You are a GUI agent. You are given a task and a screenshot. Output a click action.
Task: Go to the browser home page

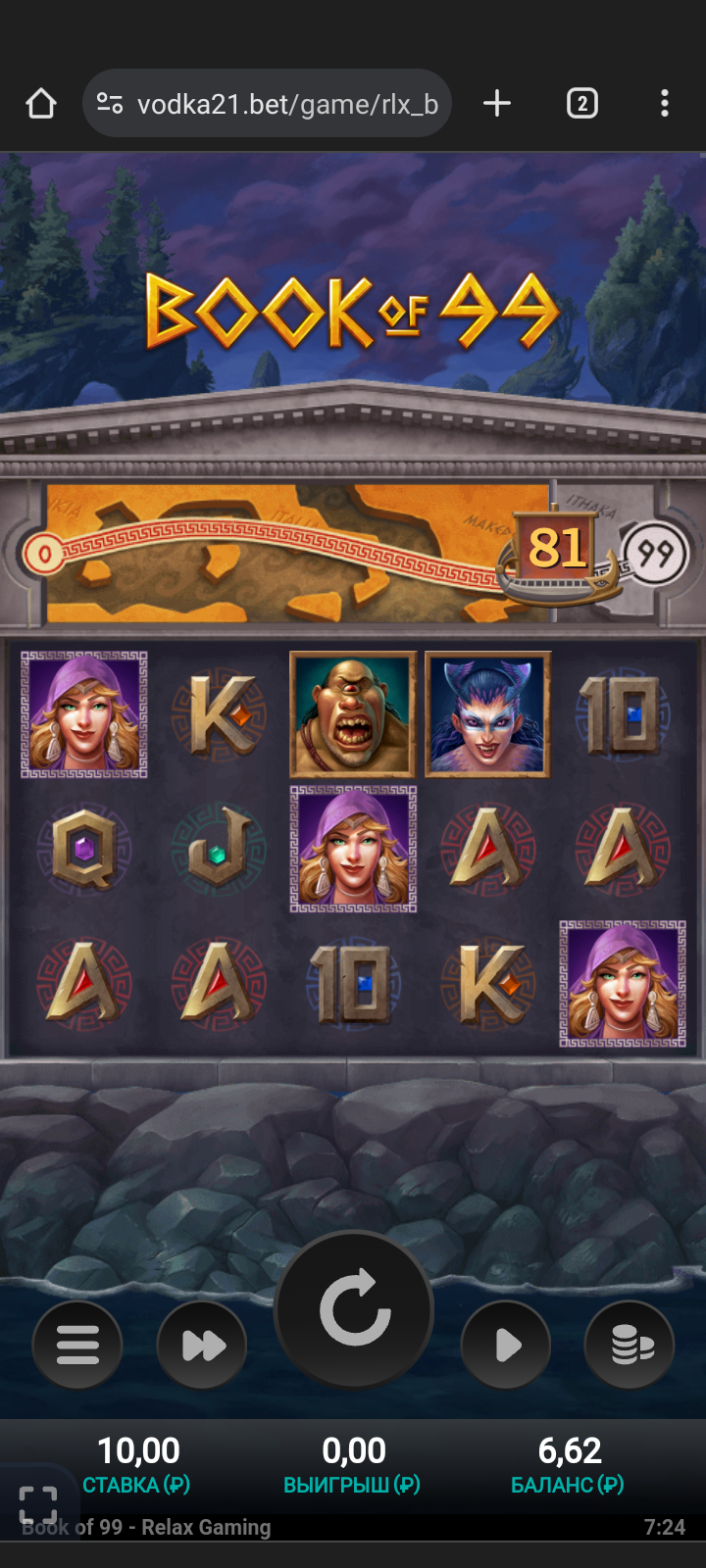coord(41,104)
